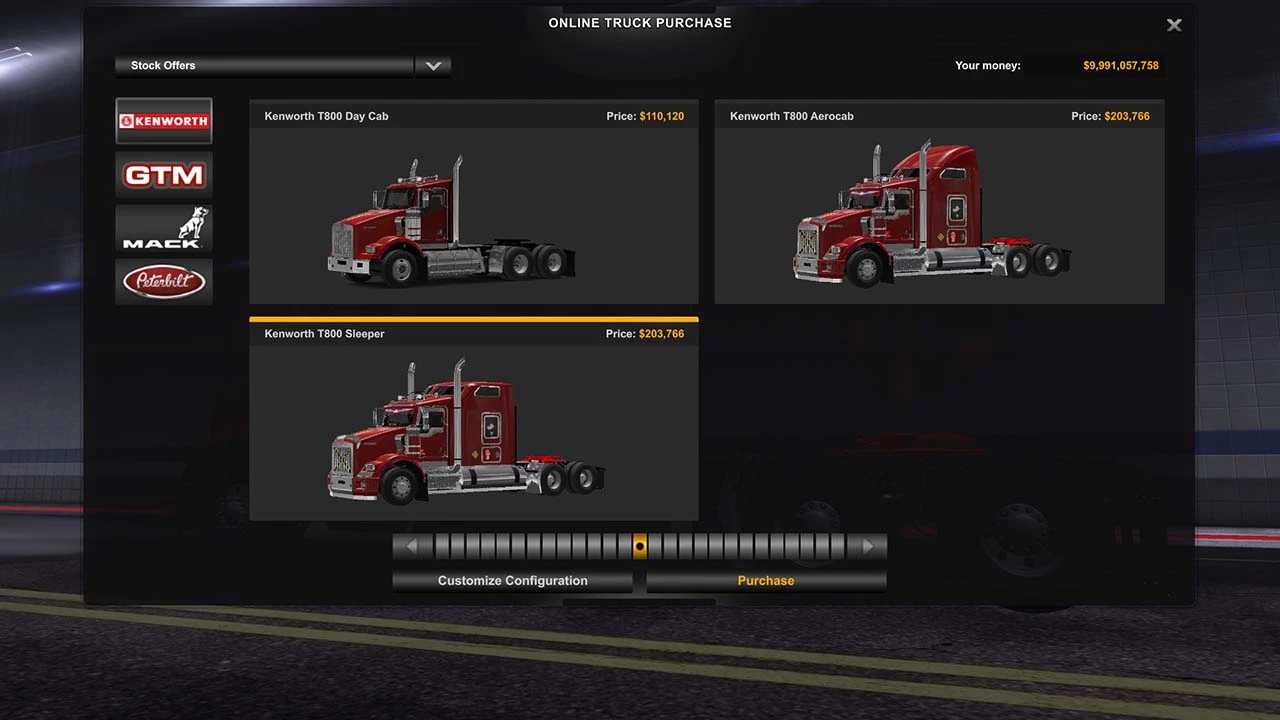
Task: Choose the Kenworth T800 Aerocab offer
Action: [x=939, y=212]
